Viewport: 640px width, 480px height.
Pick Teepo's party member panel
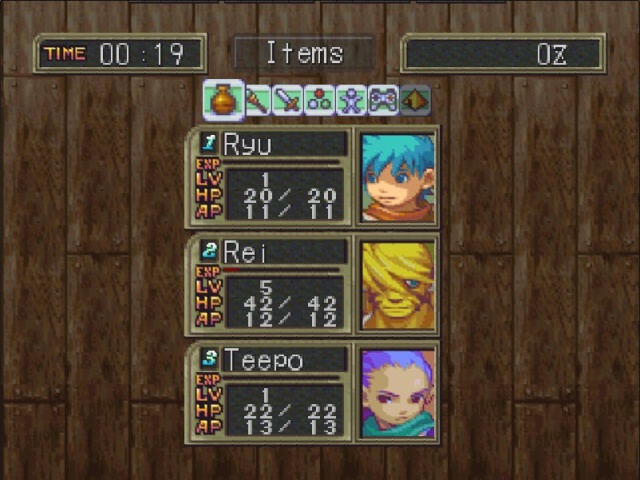point(270,393)
